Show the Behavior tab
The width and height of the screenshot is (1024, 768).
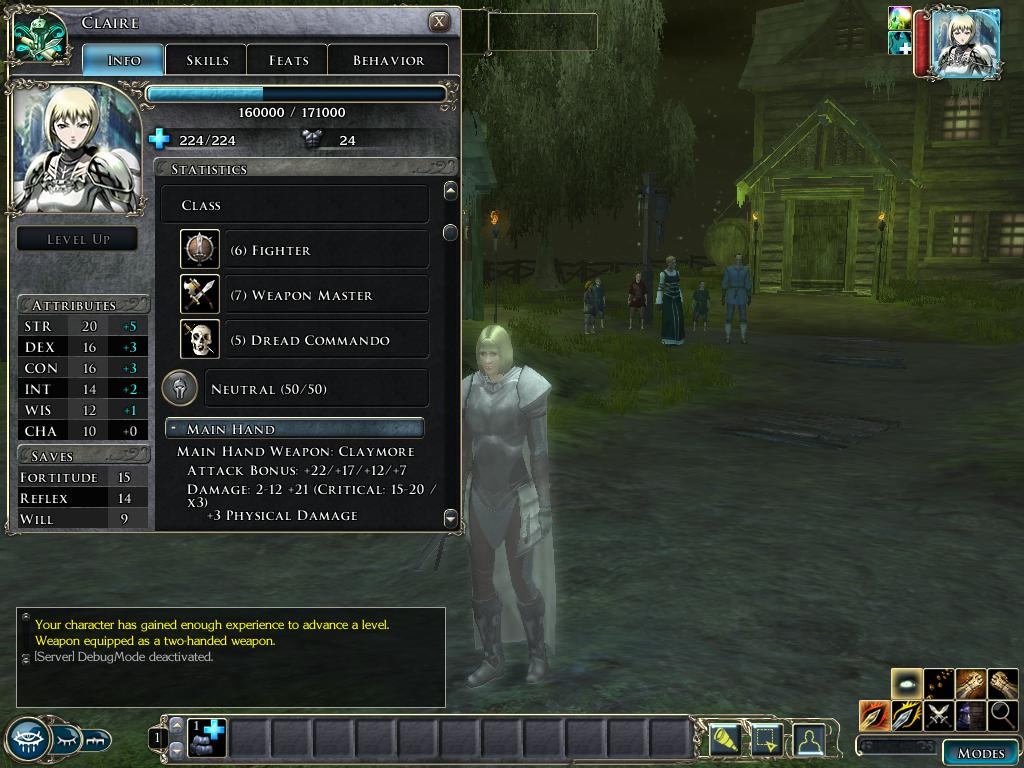[x=388, y=60]
